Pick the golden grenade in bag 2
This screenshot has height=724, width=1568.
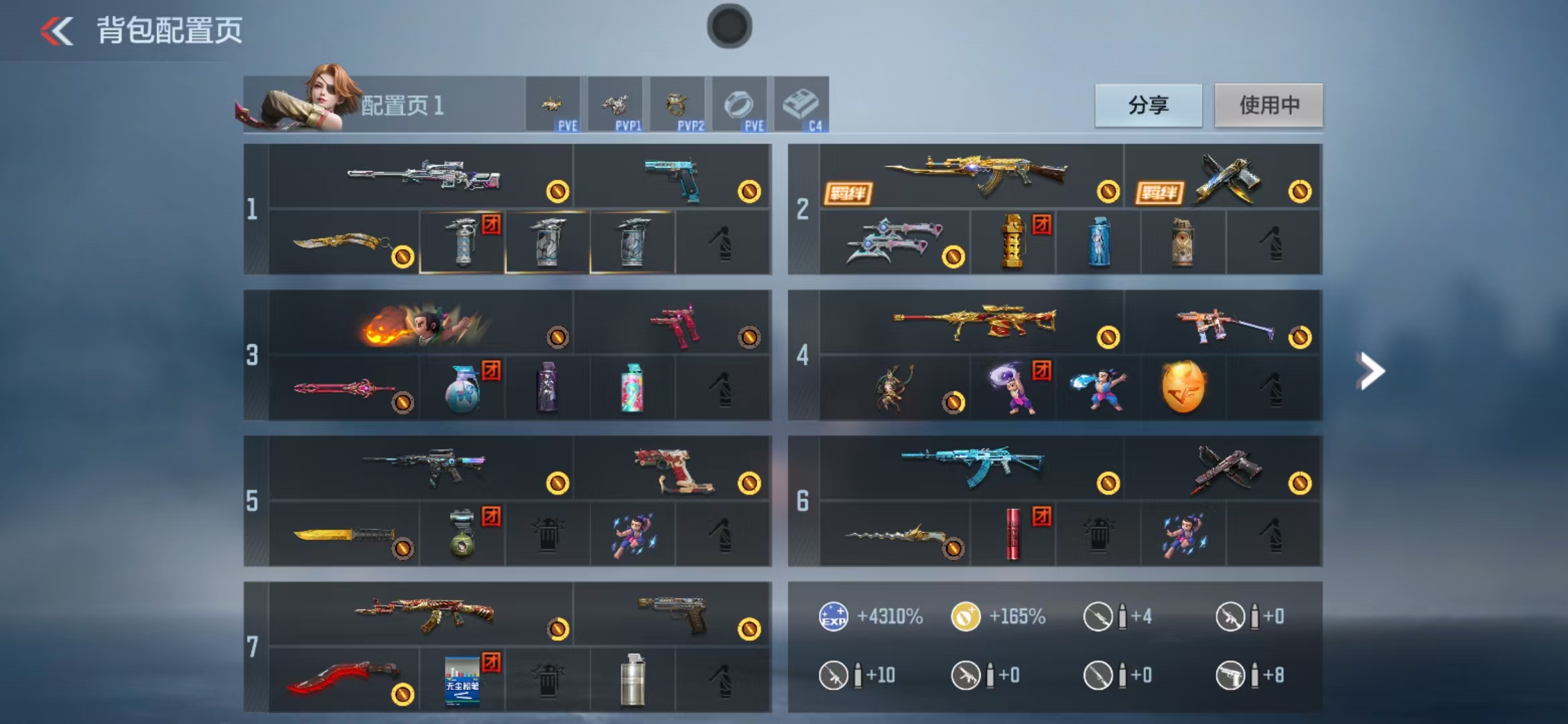(x=1013, y=242)
